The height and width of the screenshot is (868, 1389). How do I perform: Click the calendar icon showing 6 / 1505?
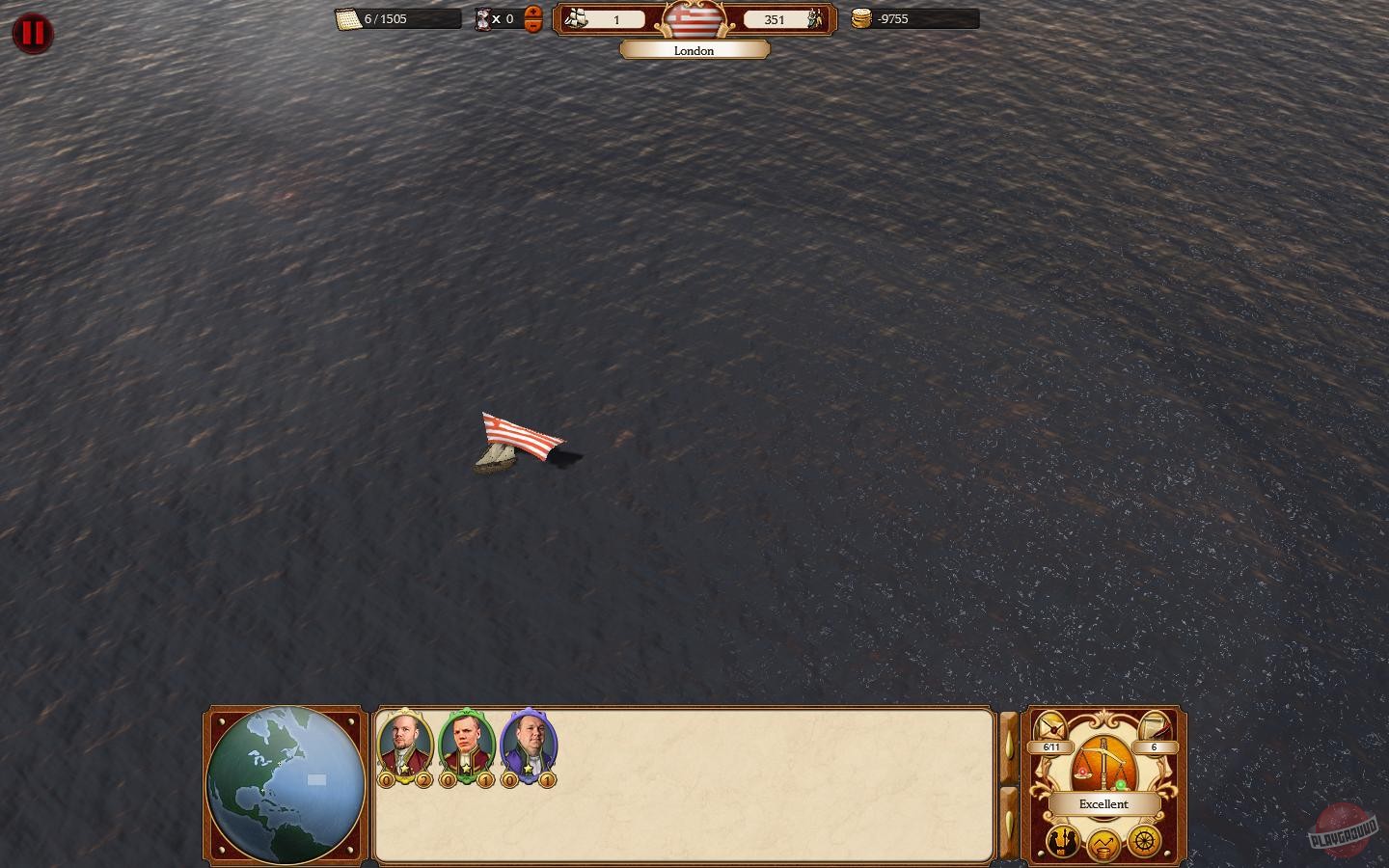[346, 19]
